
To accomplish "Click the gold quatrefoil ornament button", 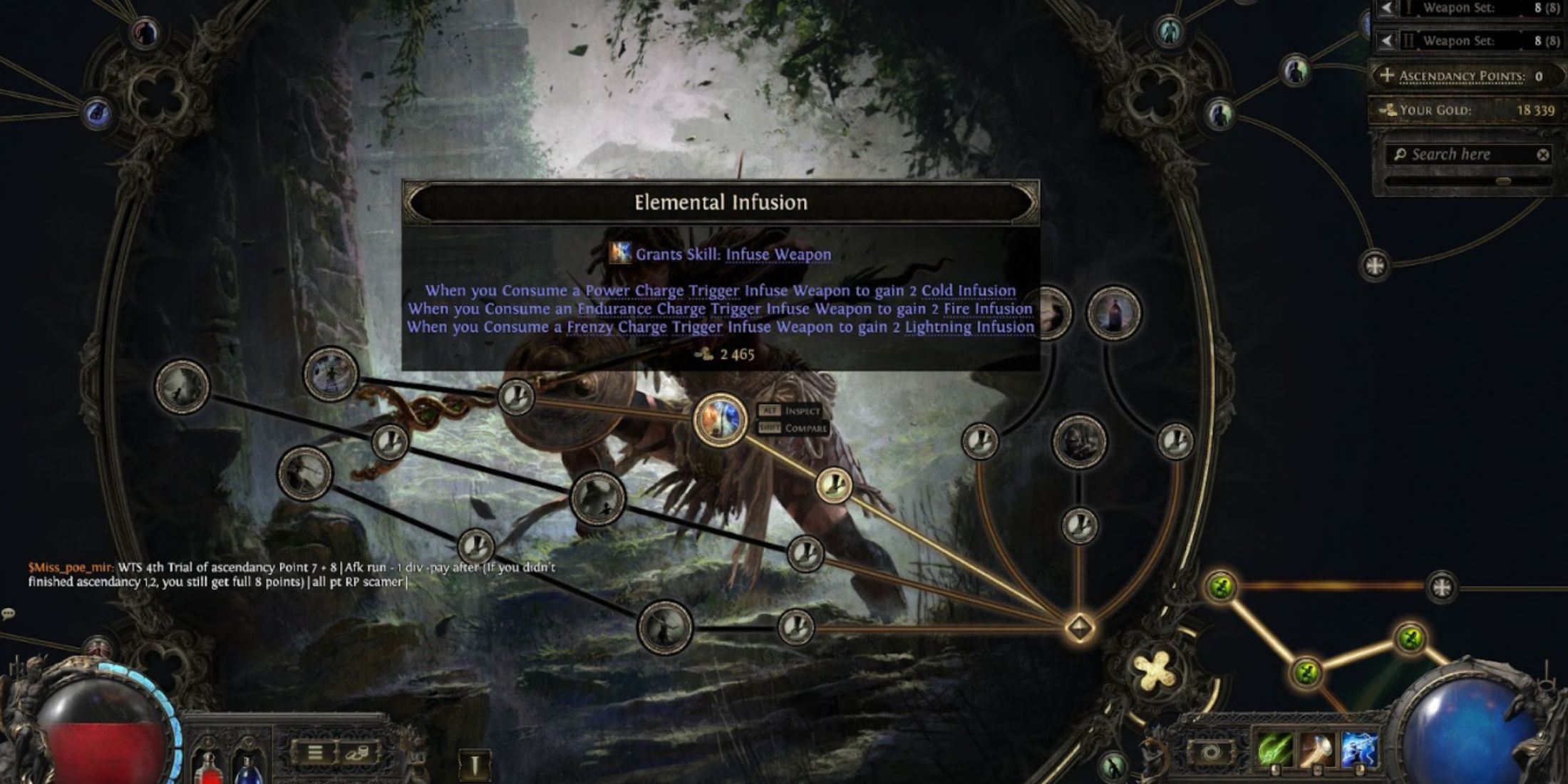I will (x=1155, y=671).
